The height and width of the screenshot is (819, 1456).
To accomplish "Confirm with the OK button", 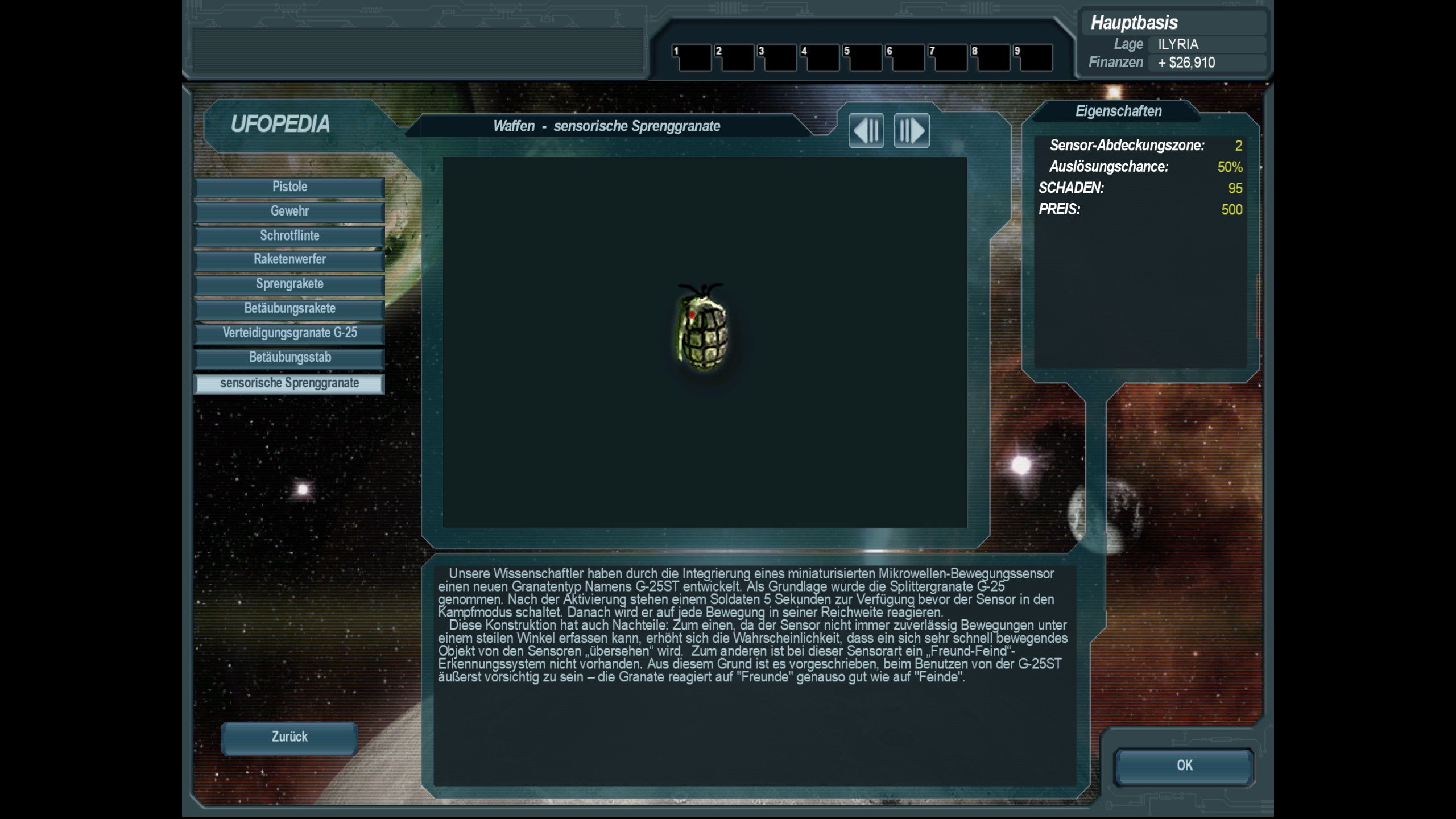I will pos(1184,766).
